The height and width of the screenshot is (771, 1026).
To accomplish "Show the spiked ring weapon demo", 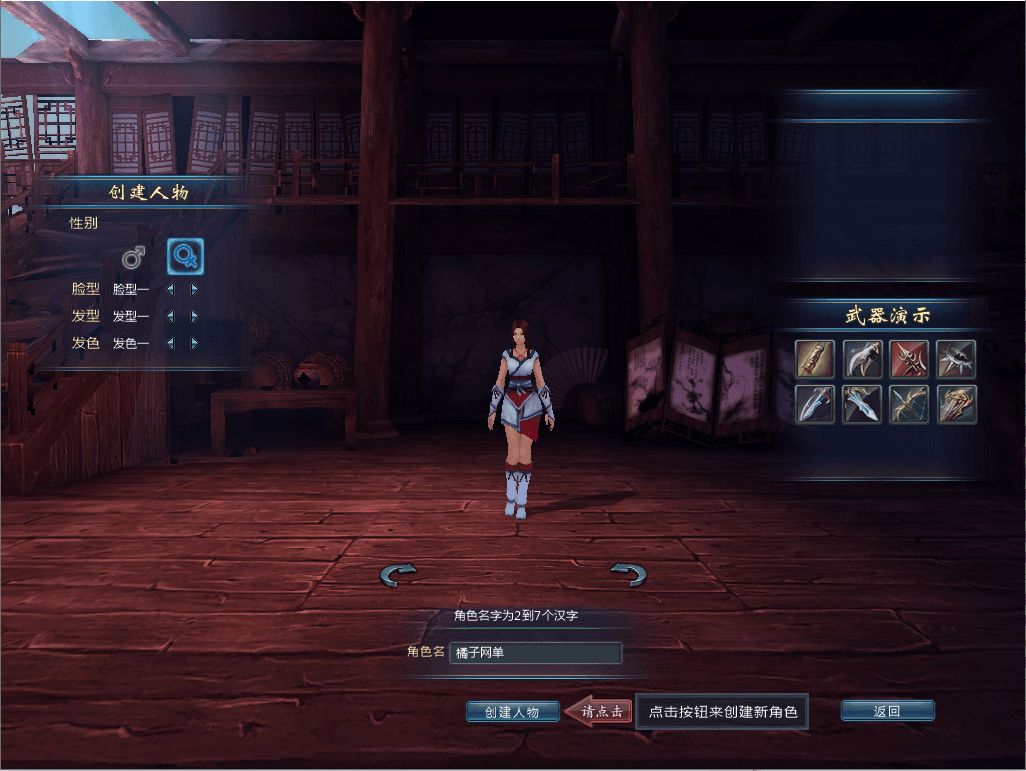I will [957, 359].
